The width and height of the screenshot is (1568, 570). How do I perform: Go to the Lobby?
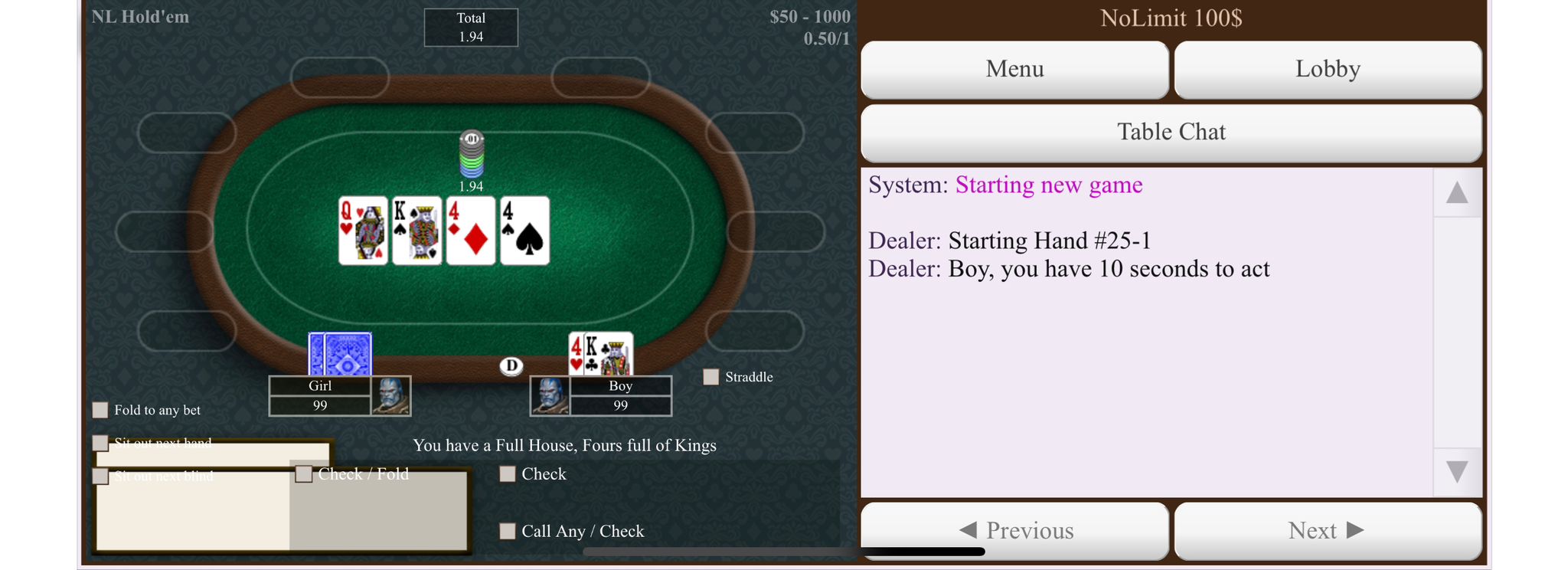point(1327,69)
